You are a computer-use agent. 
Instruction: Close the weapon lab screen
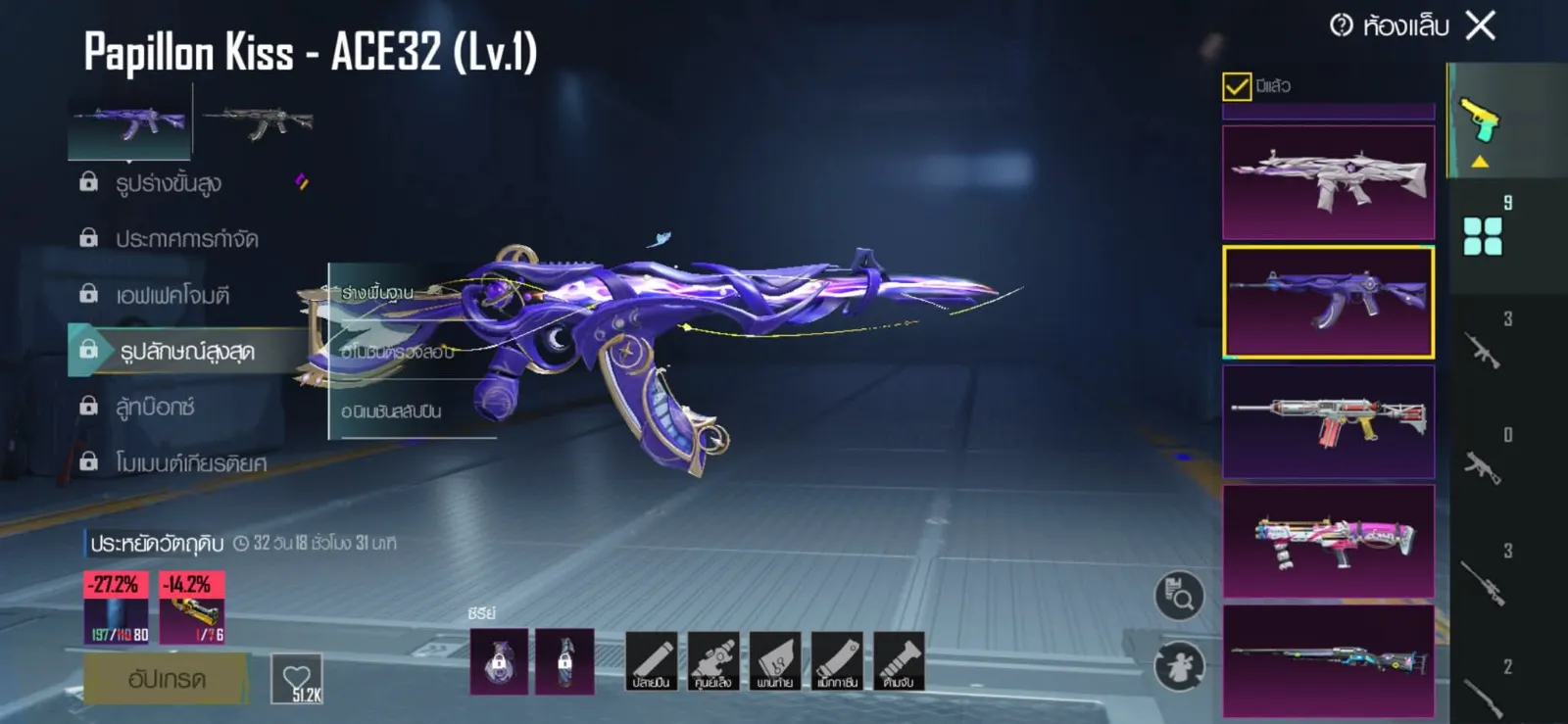(1481, 25)
